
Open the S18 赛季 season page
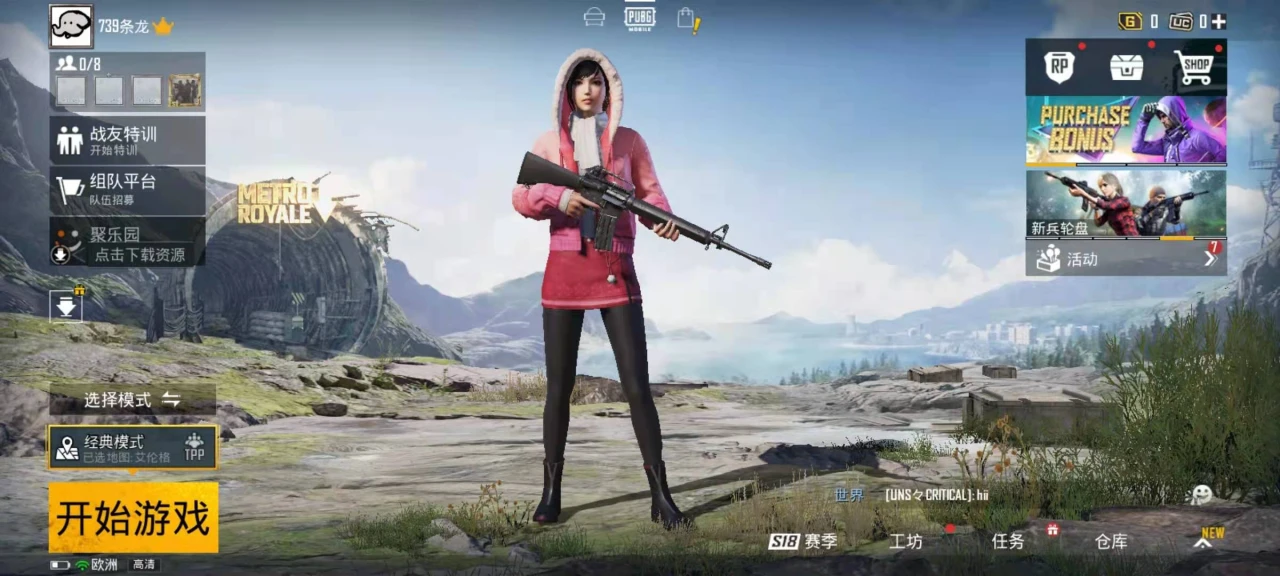click(x=803, y=541)
